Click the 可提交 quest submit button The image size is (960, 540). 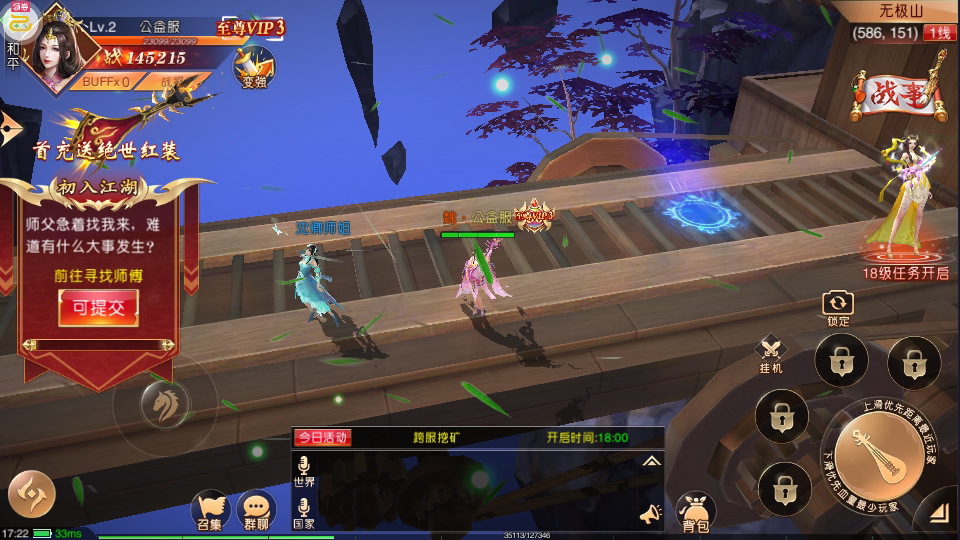[x=98, y=308]
